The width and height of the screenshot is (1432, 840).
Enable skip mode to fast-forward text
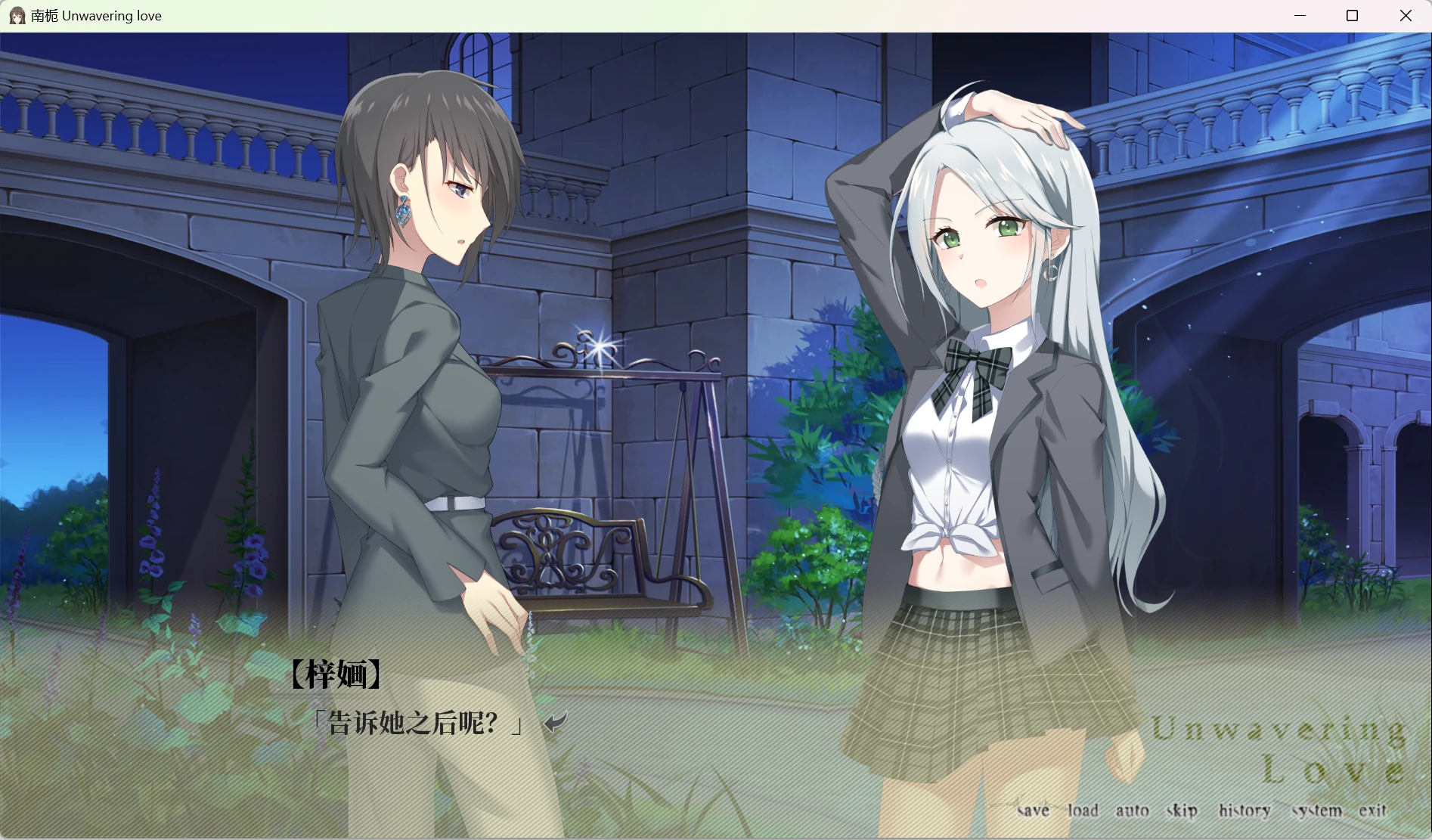pos(1180,811)
